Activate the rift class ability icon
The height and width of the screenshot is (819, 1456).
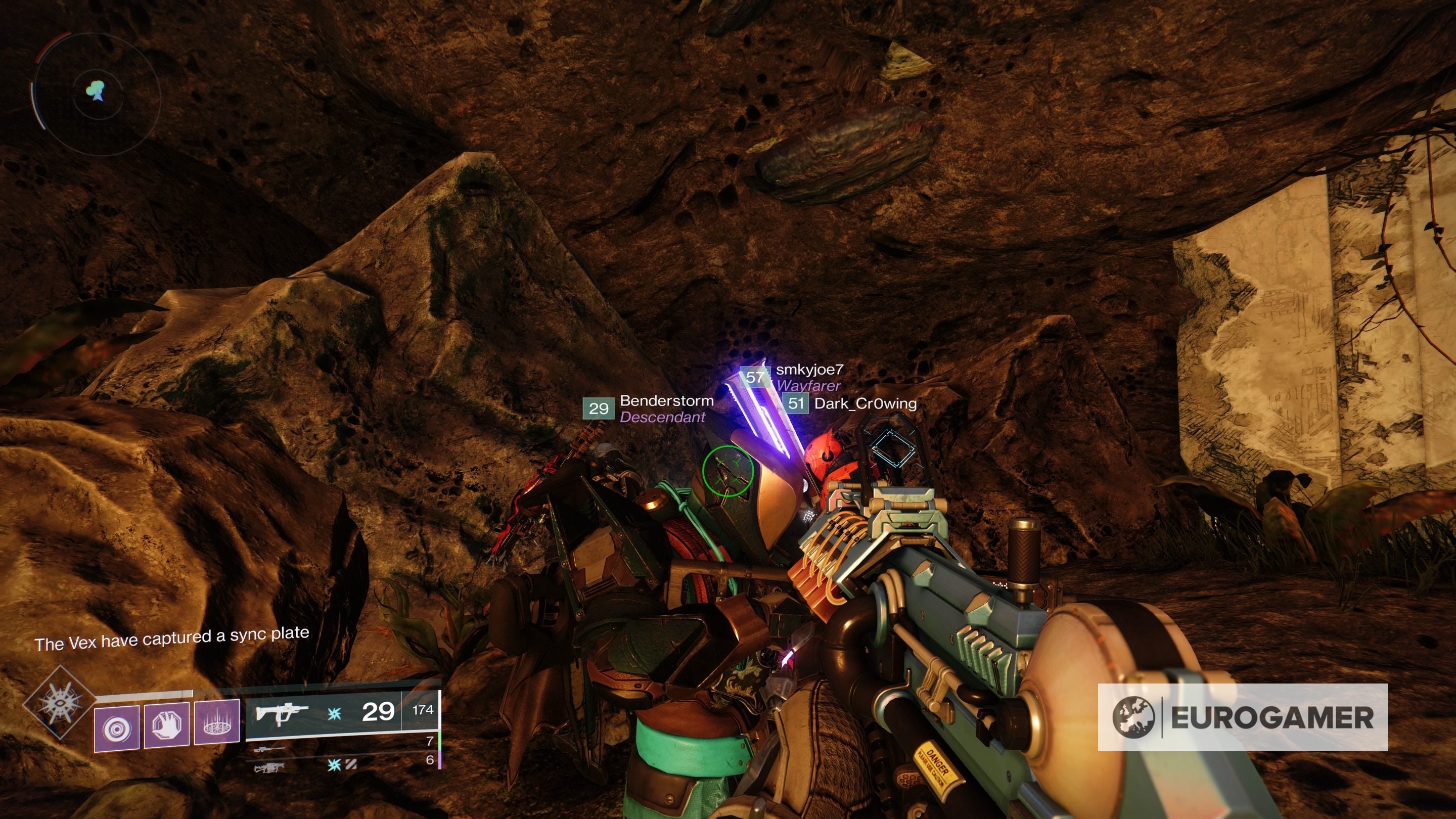(x=216, y=722)
